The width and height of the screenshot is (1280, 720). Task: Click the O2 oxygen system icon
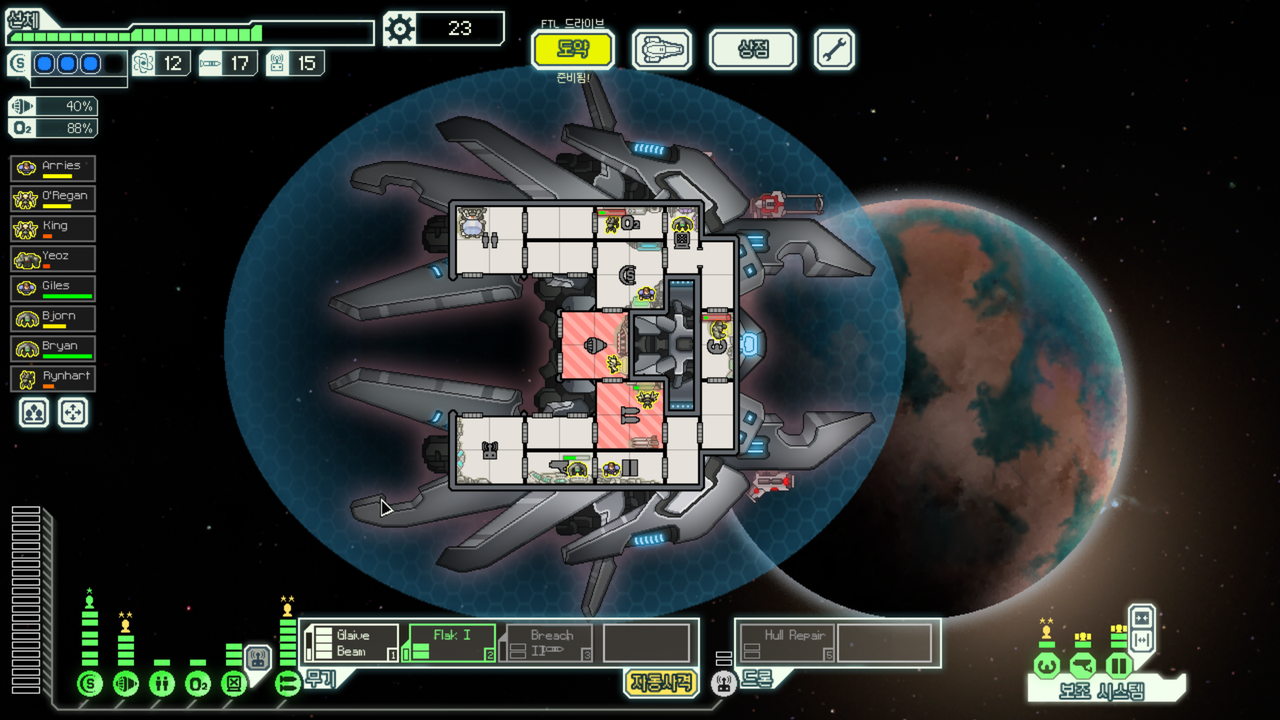[198, 684]
